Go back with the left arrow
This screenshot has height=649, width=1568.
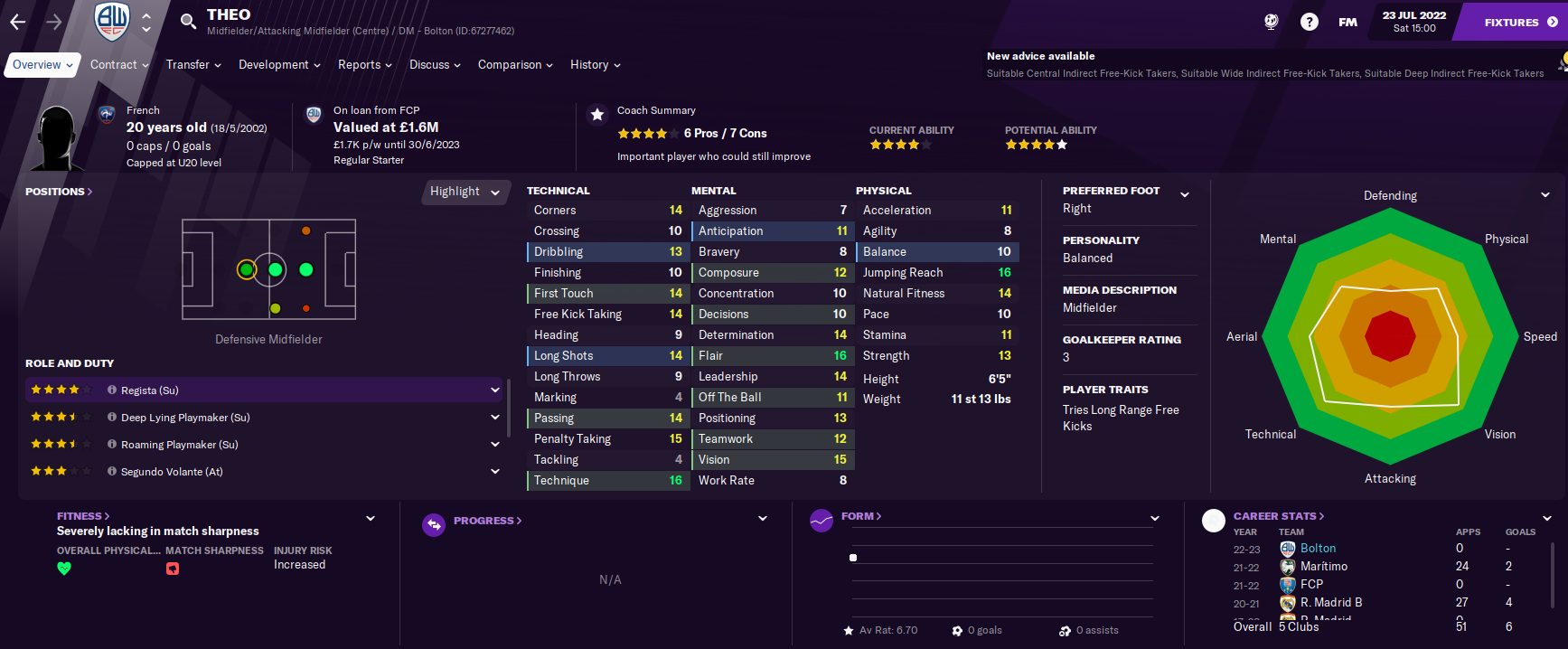coord(18,22)
